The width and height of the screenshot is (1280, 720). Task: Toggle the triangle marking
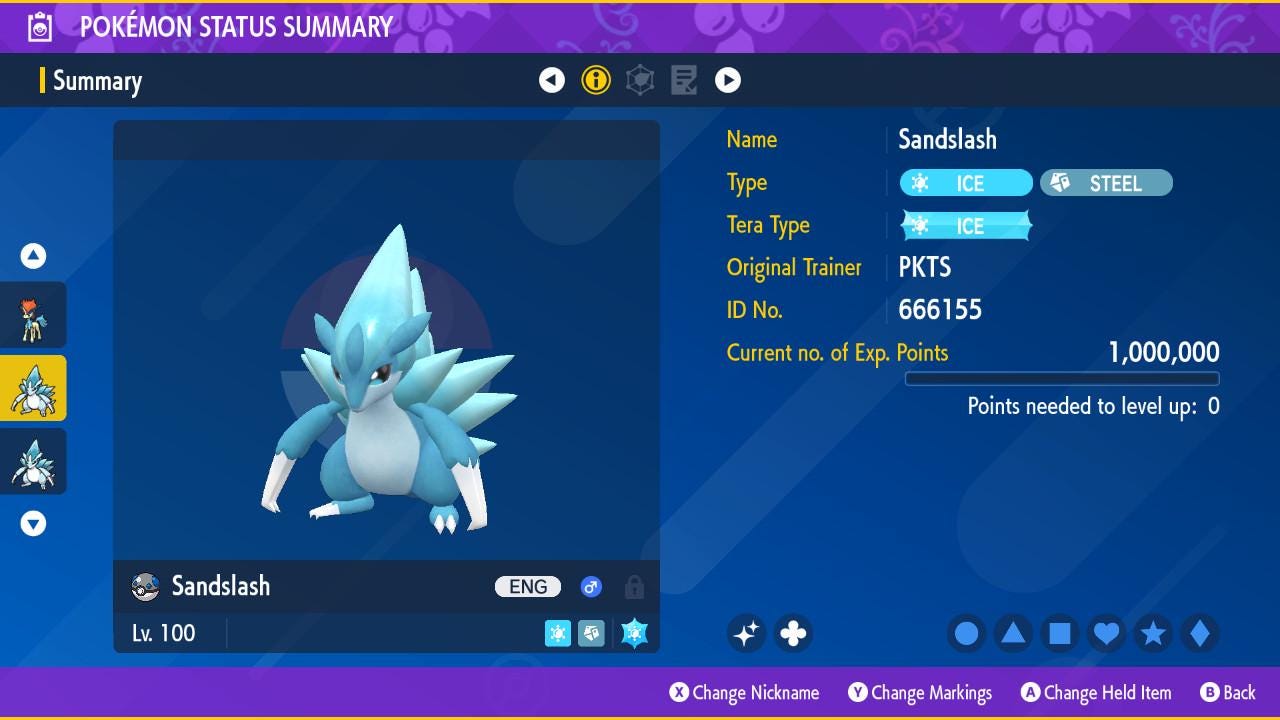[1013, 633]
